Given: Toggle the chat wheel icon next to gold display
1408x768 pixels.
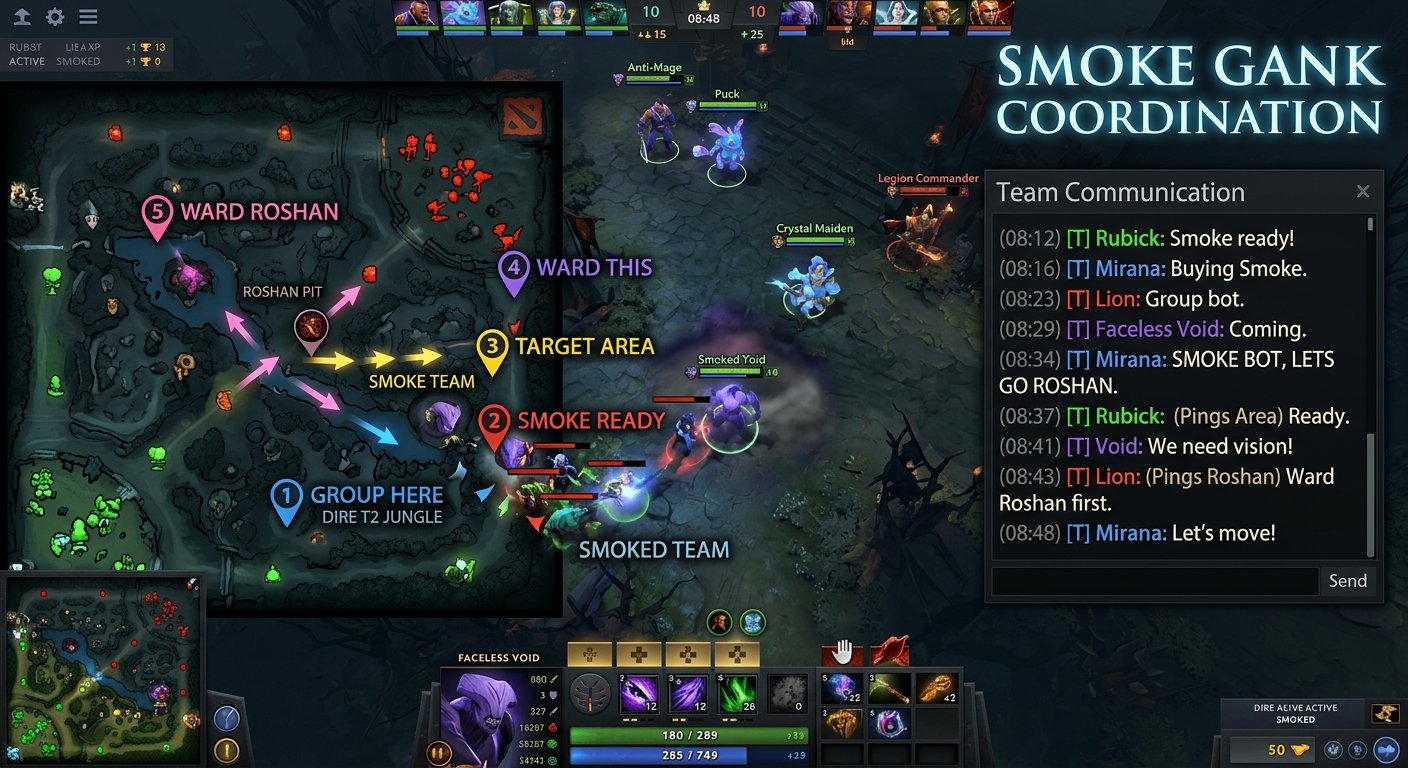Looking at the screenshot, I should [x=1359, y=749].
